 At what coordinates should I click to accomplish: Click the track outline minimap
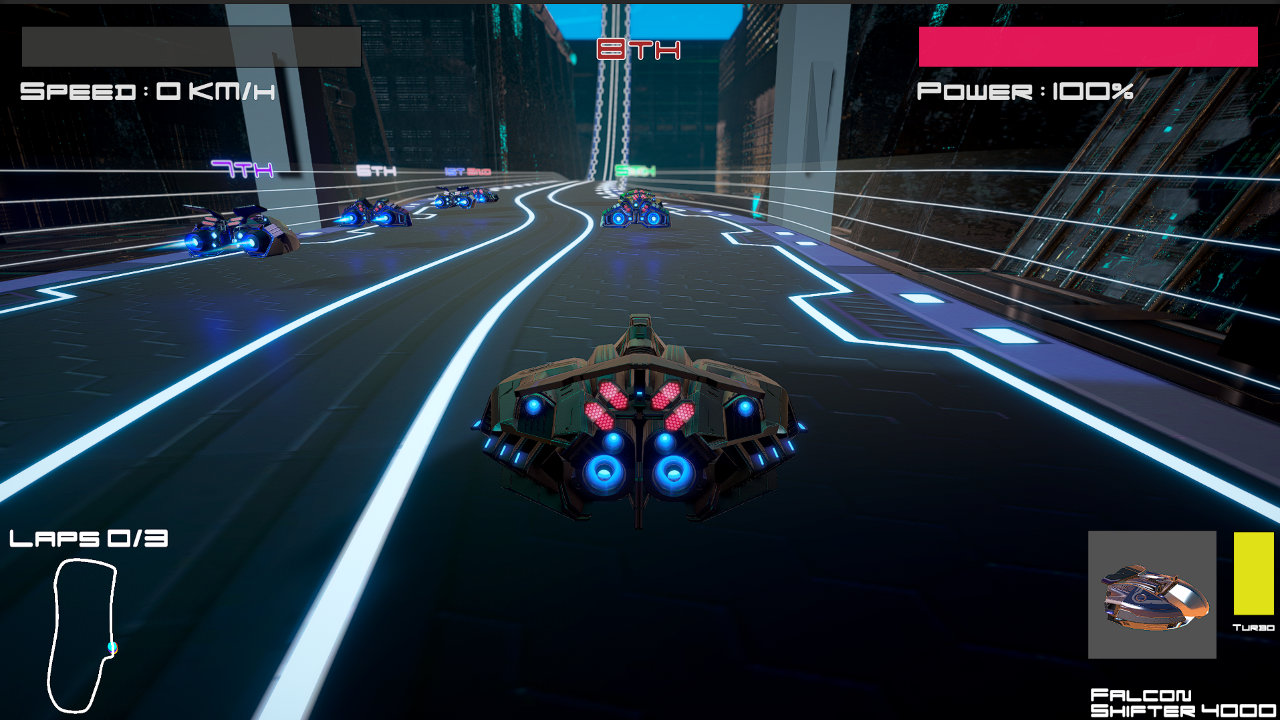[82, 635]
